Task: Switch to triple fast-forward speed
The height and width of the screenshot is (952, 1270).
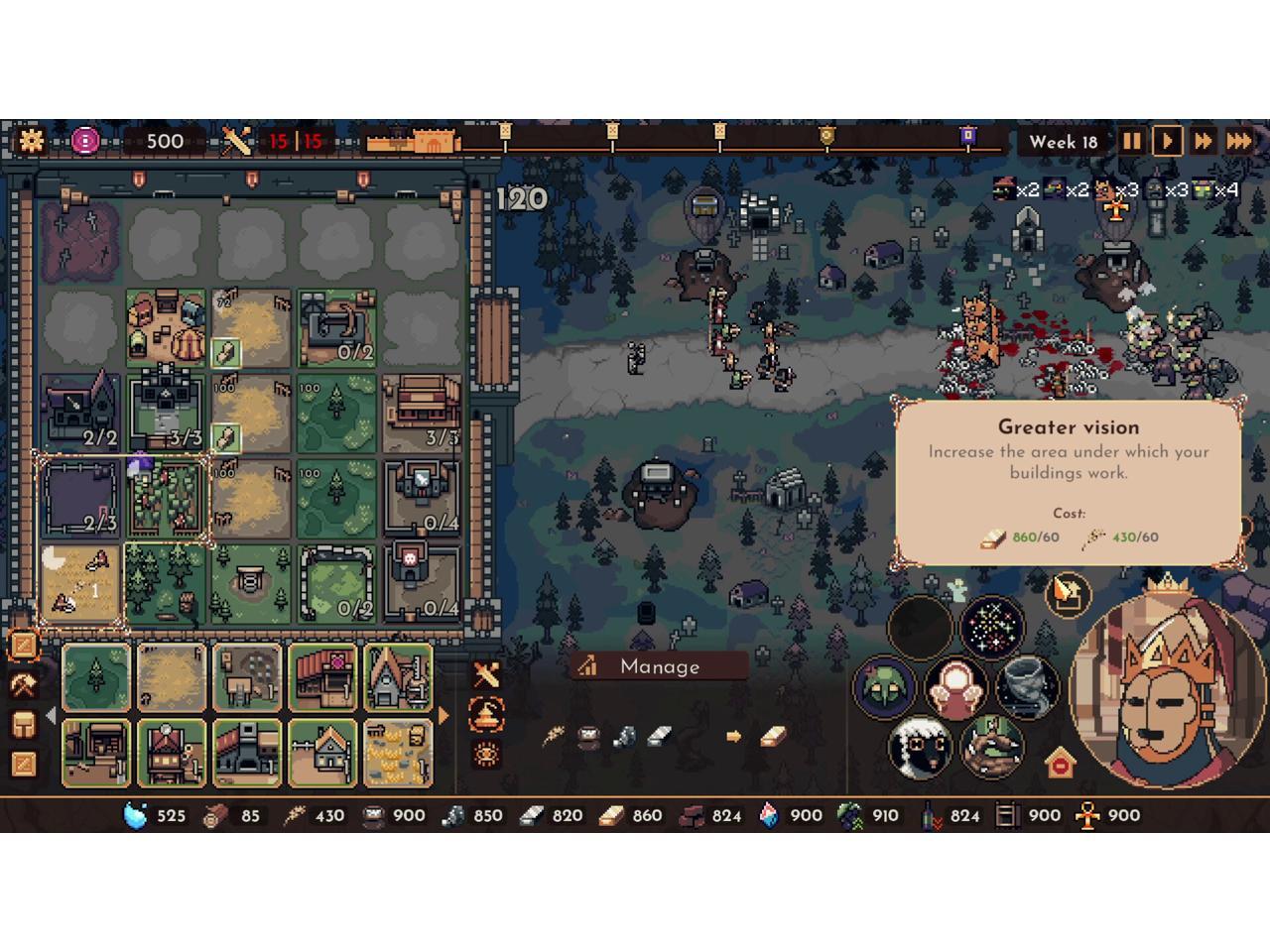Action: coord(1240,141)
